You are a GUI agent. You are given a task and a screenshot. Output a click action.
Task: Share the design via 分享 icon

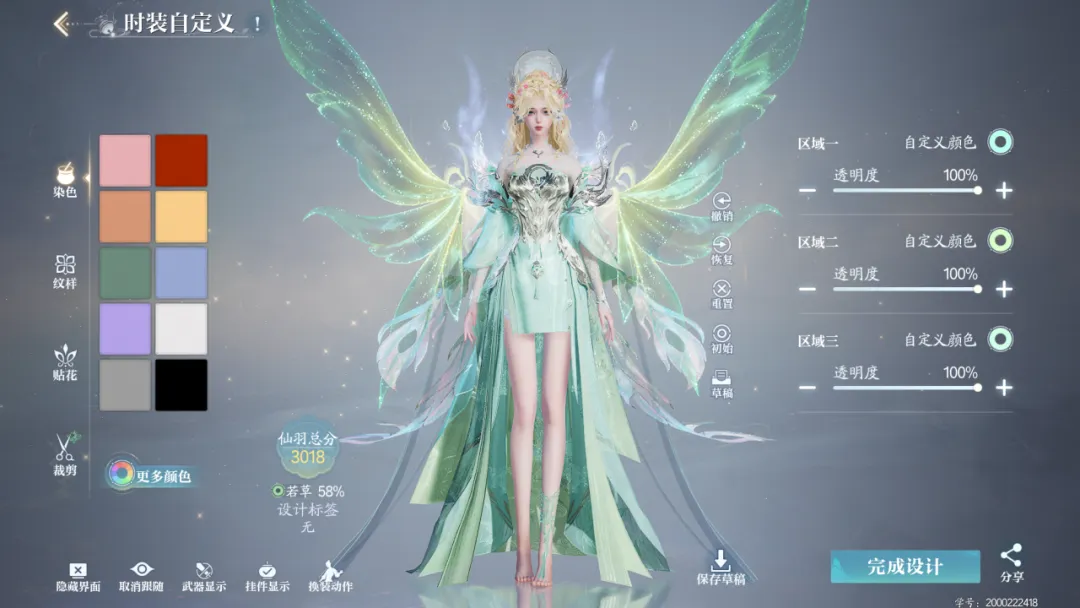1011,562
